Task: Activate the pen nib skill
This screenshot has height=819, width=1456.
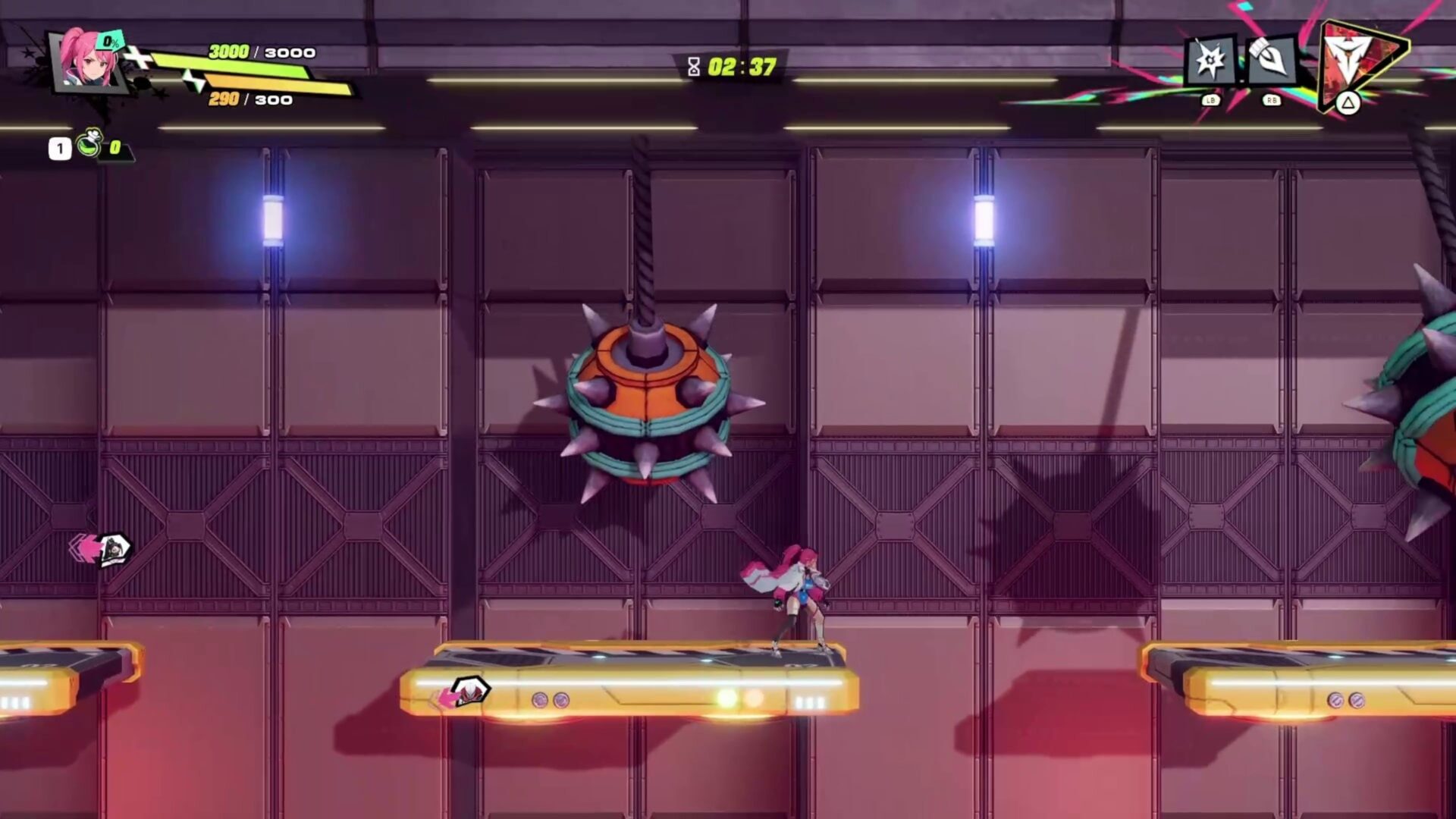Action: coord(1270,59)
